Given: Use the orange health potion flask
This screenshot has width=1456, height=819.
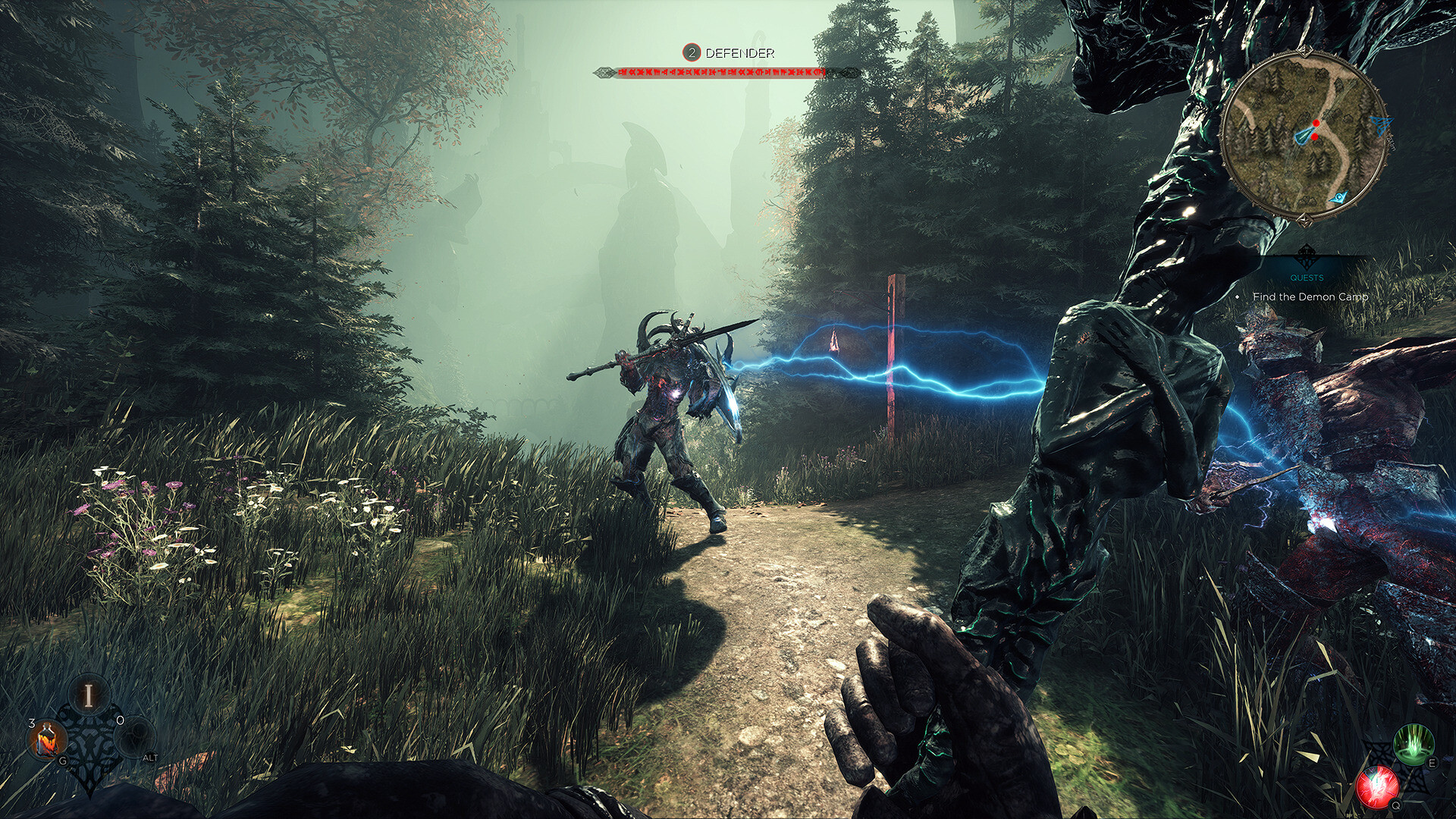Looking at the screenshot, I should tap(48, 741).
